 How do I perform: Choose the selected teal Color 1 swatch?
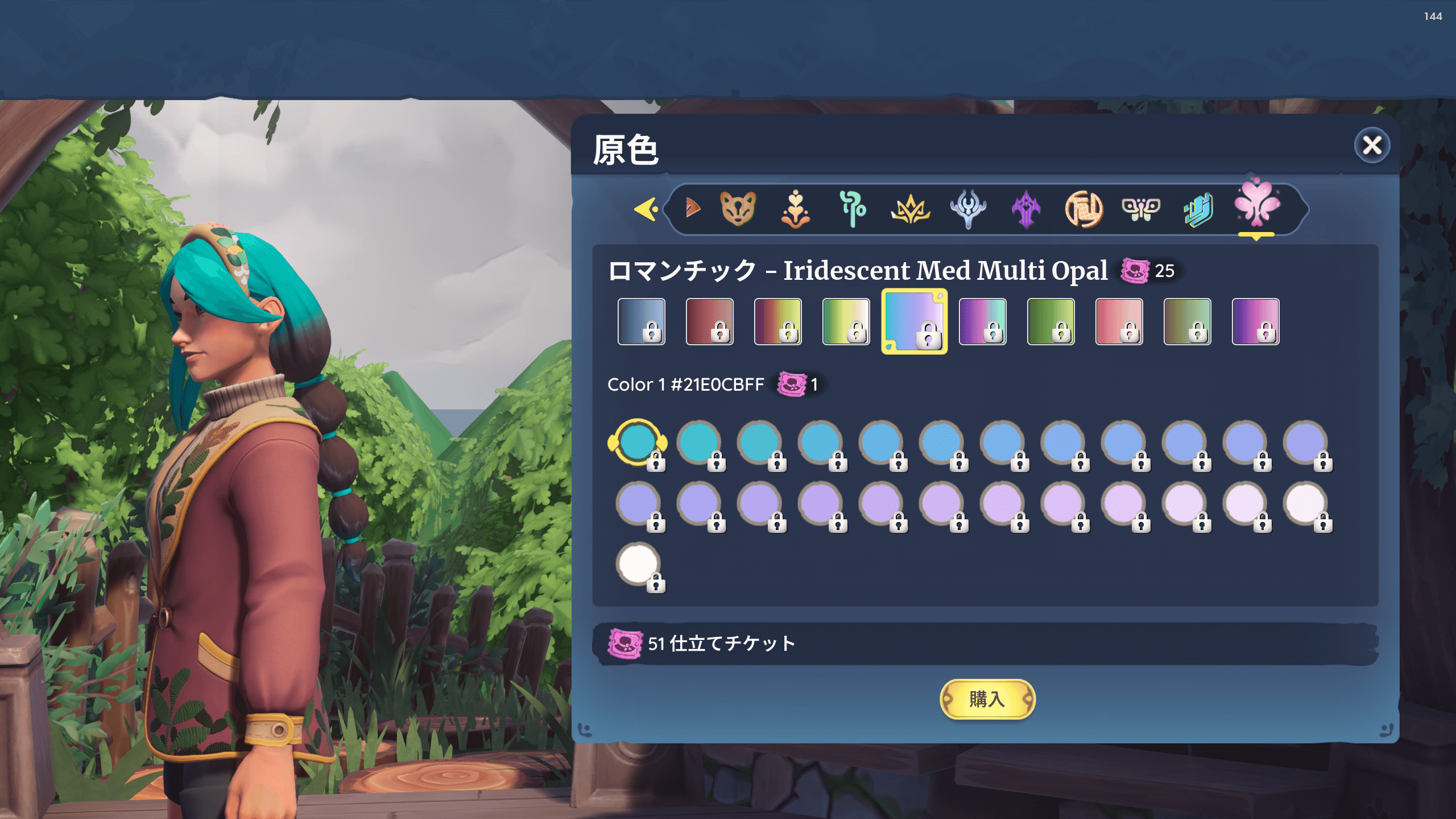(637, 442)
